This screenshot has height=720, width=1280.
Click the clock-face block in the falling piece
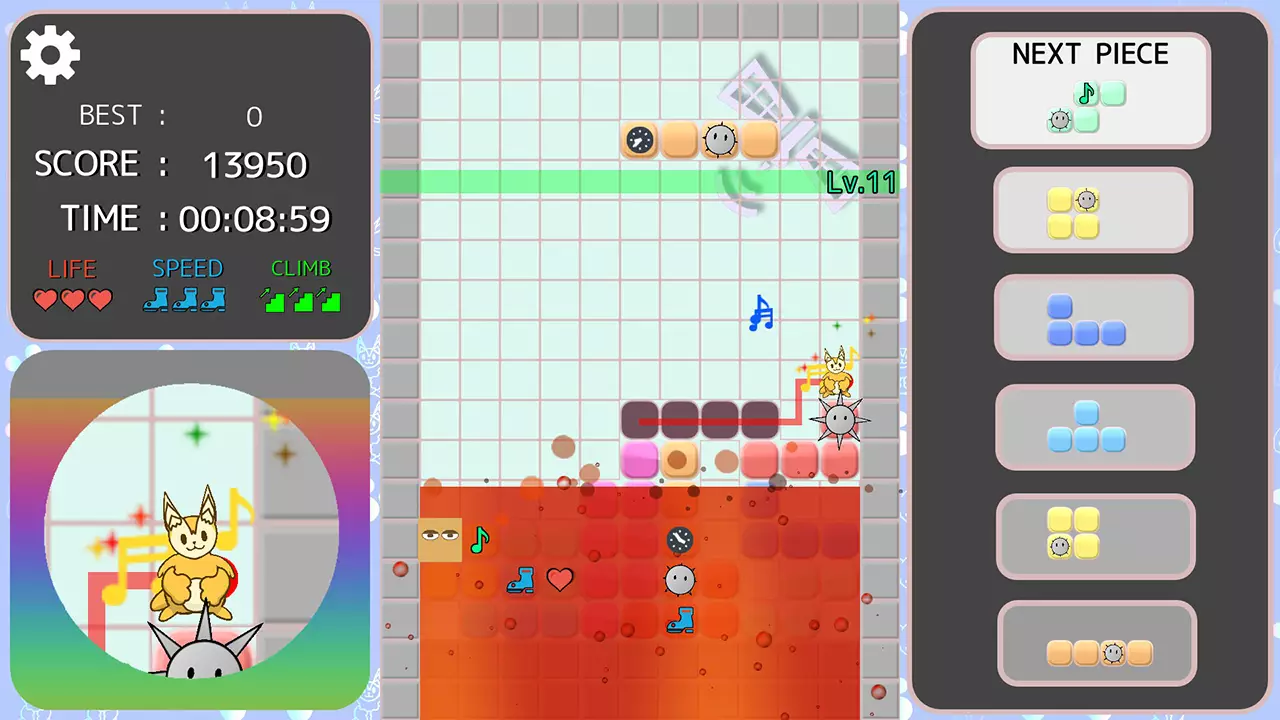click(639, 140)
